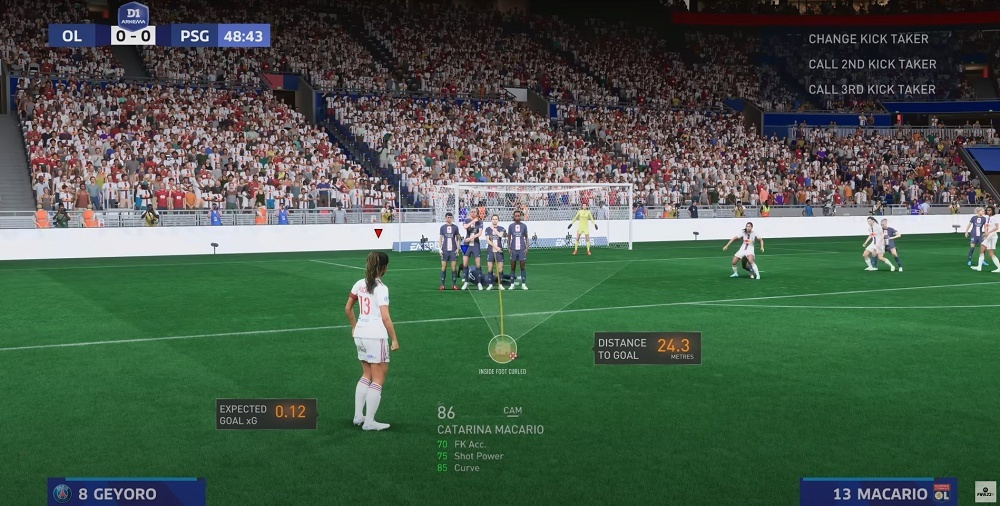Select the 8 Geyoro player name panel
The height and width of the screenshot is (506, 1000).
tap(126, 493)
